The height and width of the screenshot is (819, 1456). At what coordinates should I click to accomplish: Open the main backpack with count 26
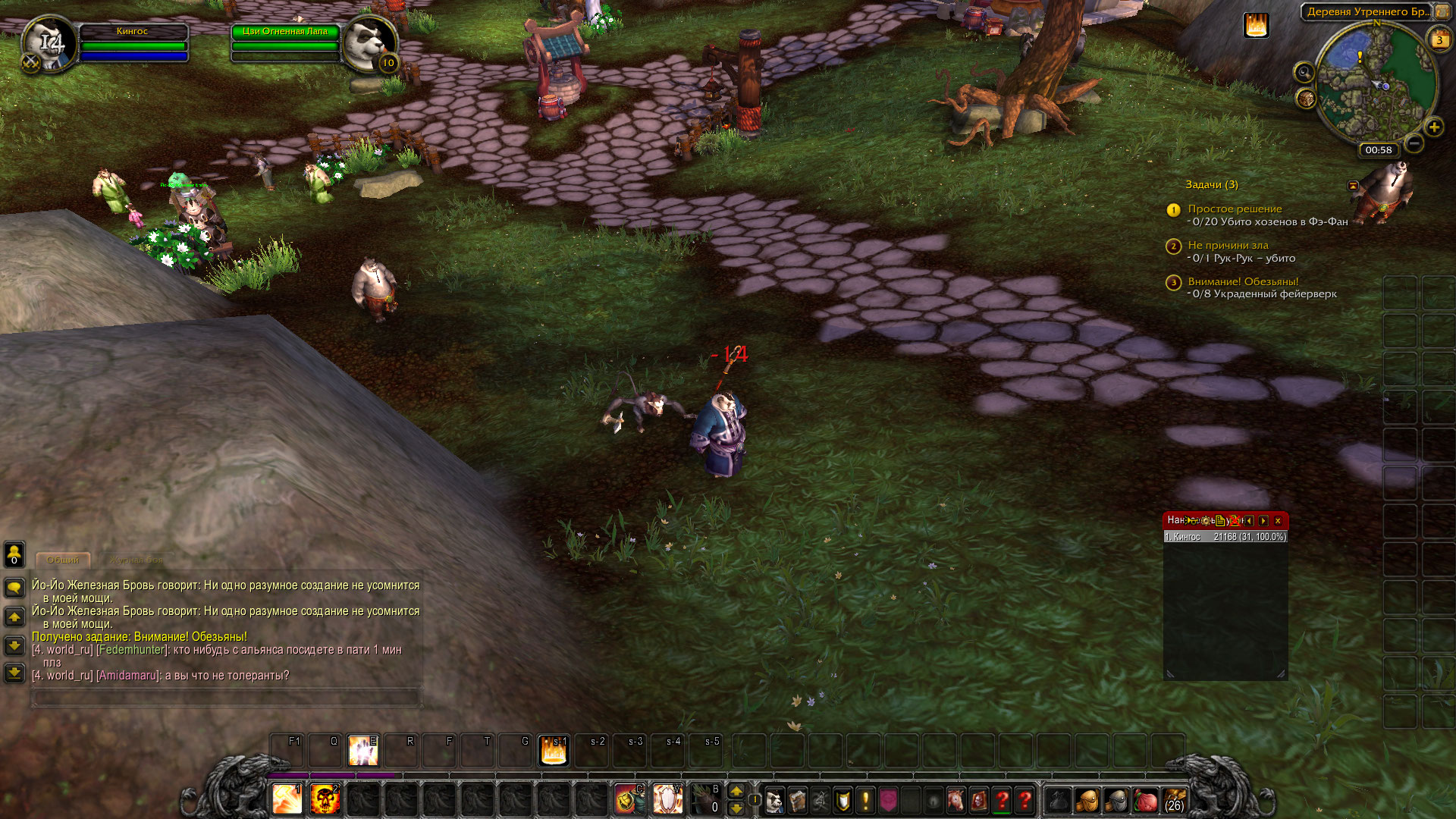(1173, 800)
